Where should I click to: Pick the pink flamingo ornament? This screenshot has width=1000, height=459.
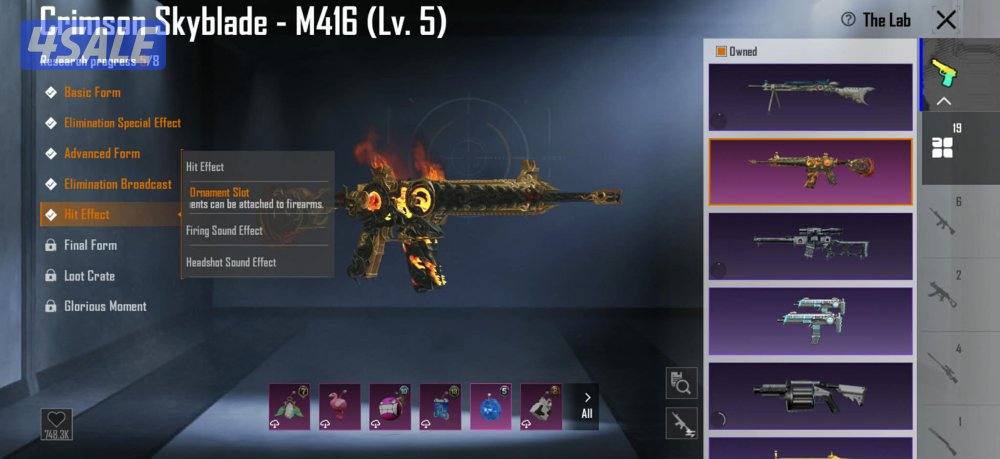pyautogui.click(x=339, y=407)
